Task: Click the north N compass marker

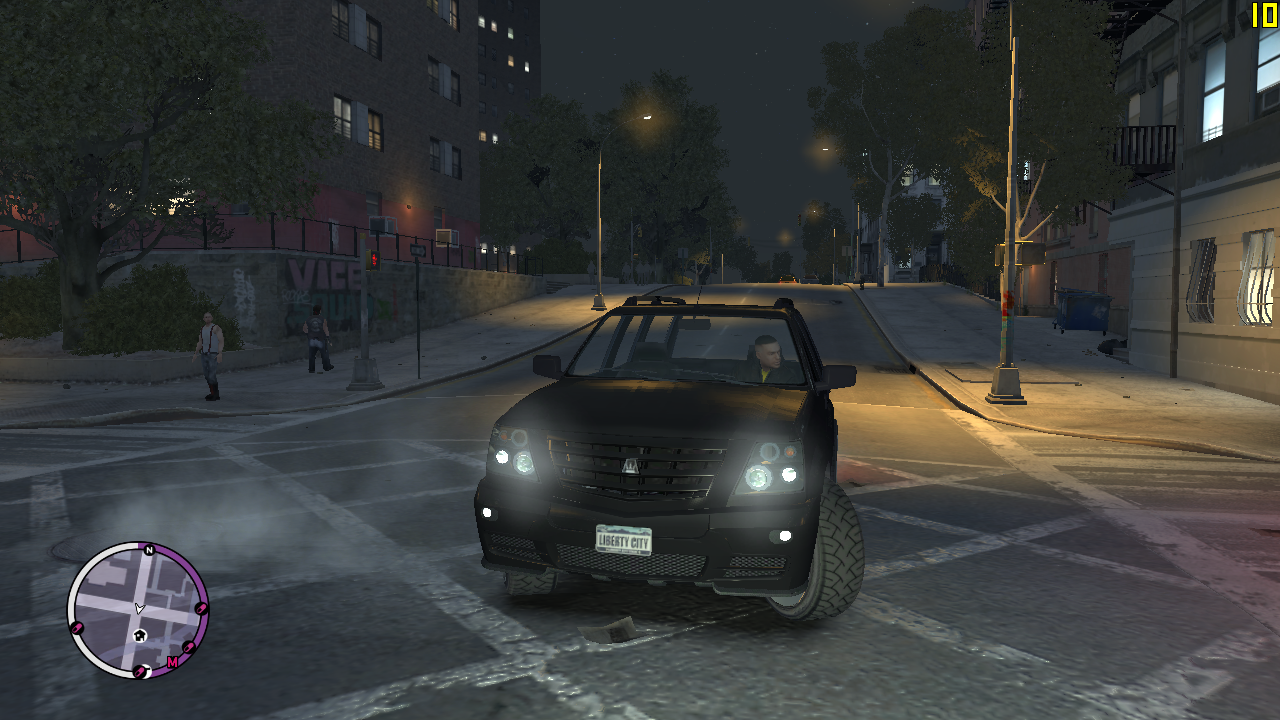Action: point(148,550)
